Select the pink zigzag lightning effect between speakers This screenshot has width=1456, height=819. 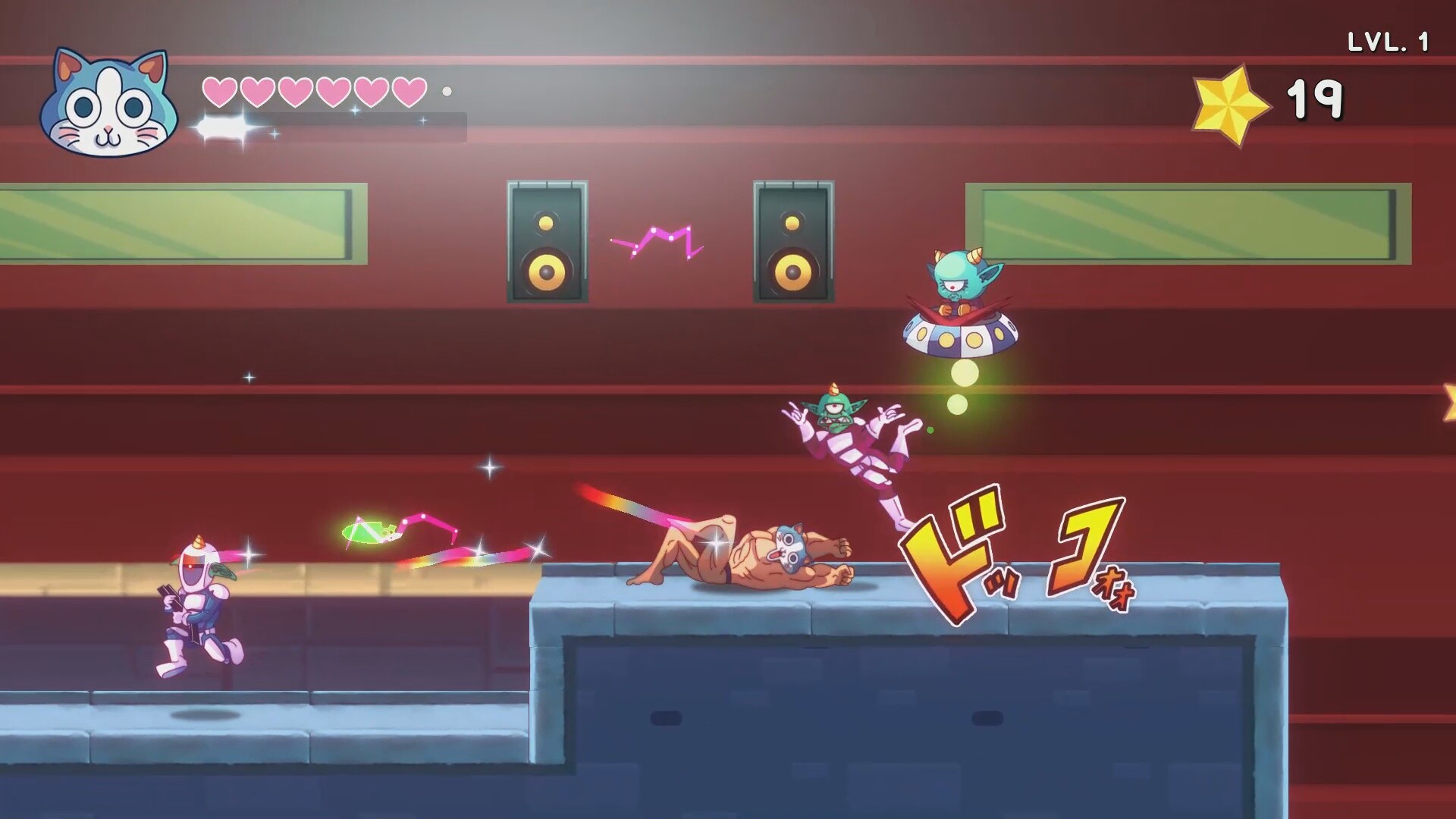click(657, 239)
